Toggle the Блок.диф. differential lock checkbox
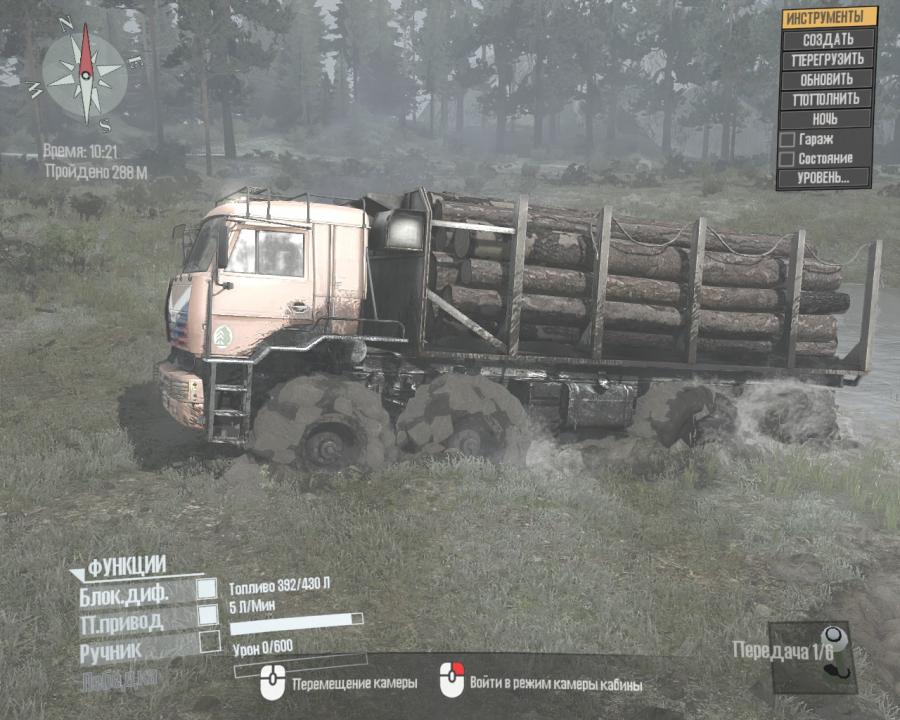 click(207, 588)
